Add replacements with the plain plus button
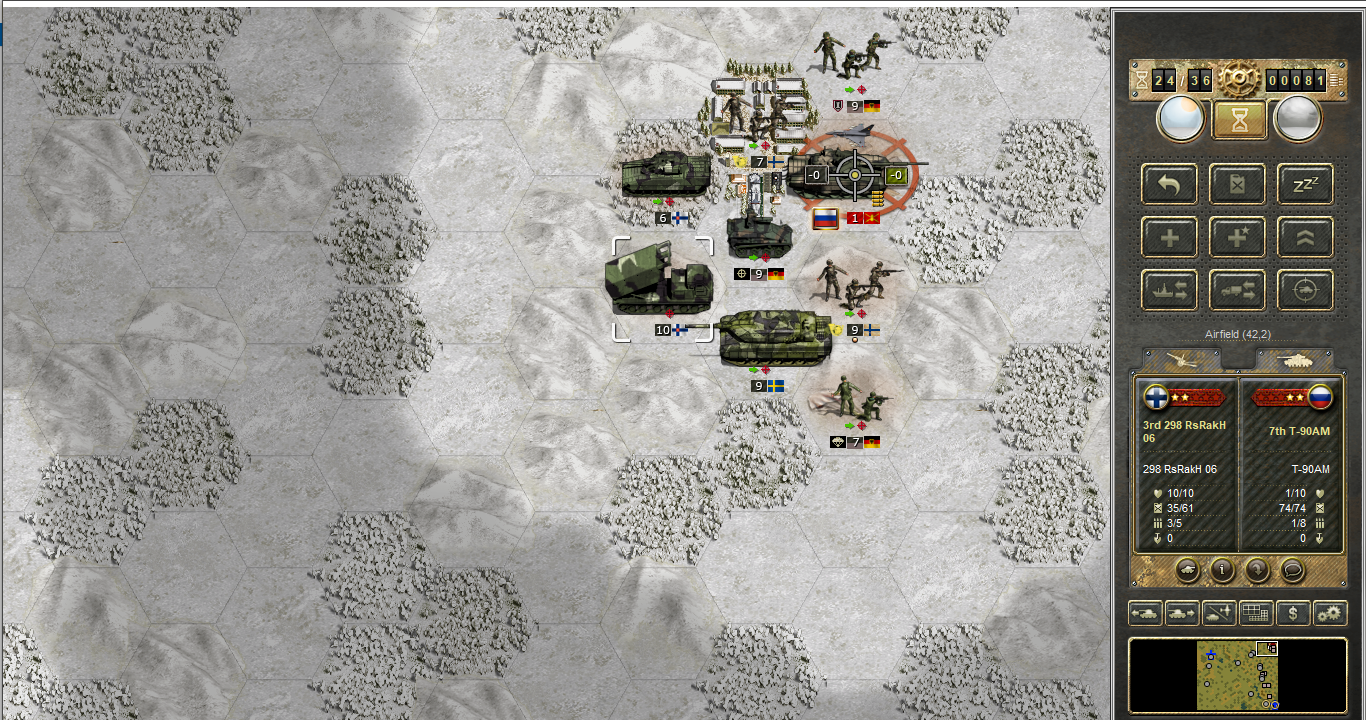 [x=1169, y=238]
